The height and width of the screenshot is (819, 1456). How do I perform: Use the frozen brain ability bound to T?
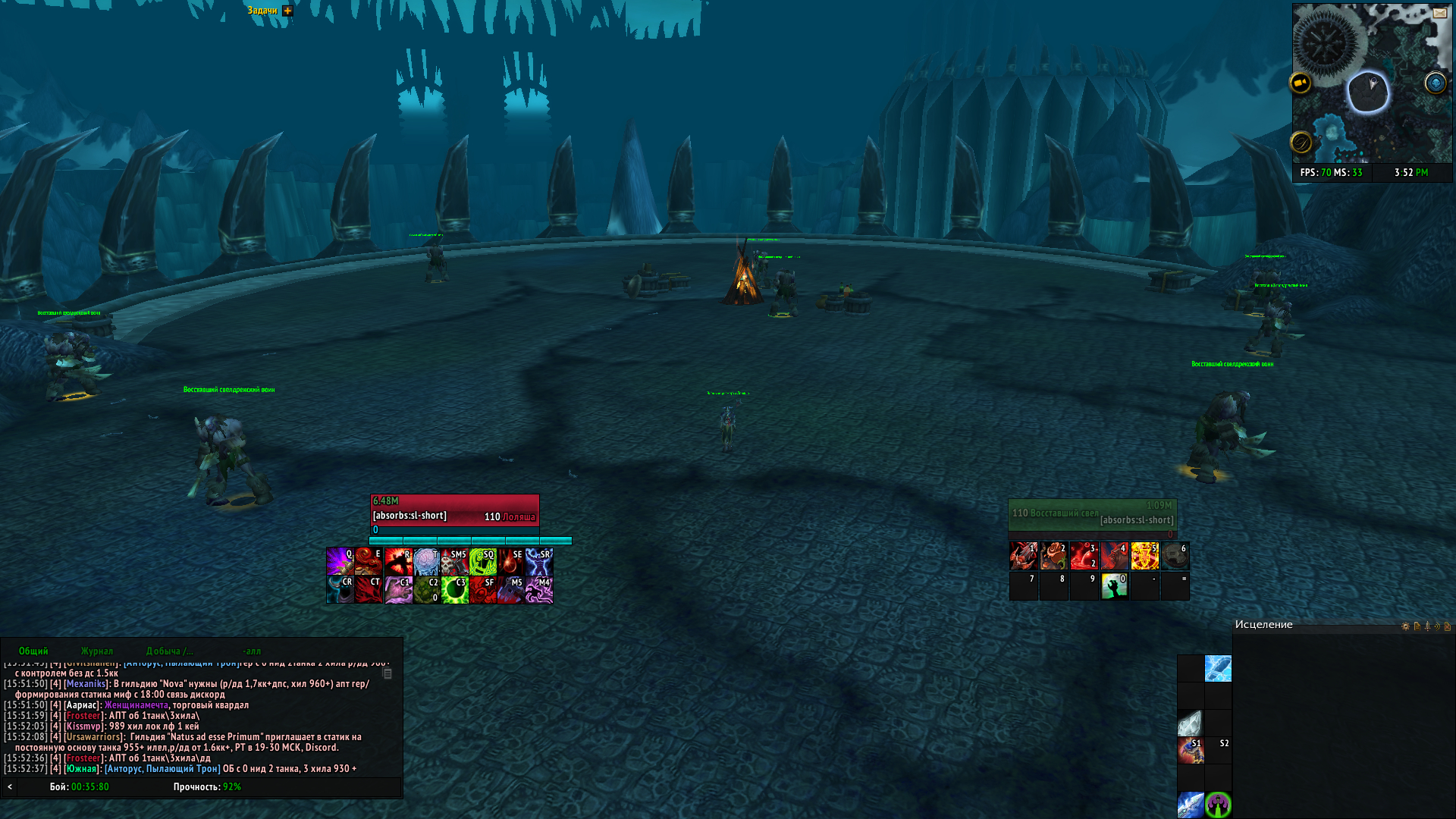426,562
